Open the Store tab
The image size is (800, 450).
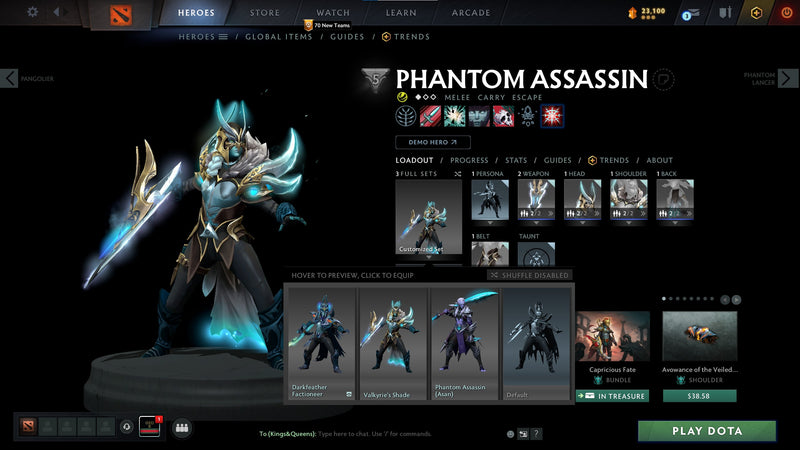tap(264, 13)
